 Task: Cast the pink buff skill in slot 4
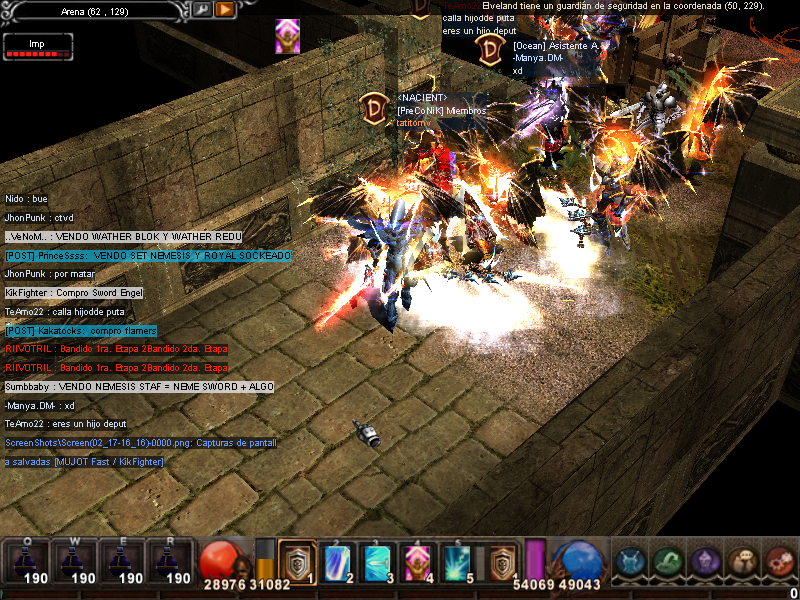point(416,561)
